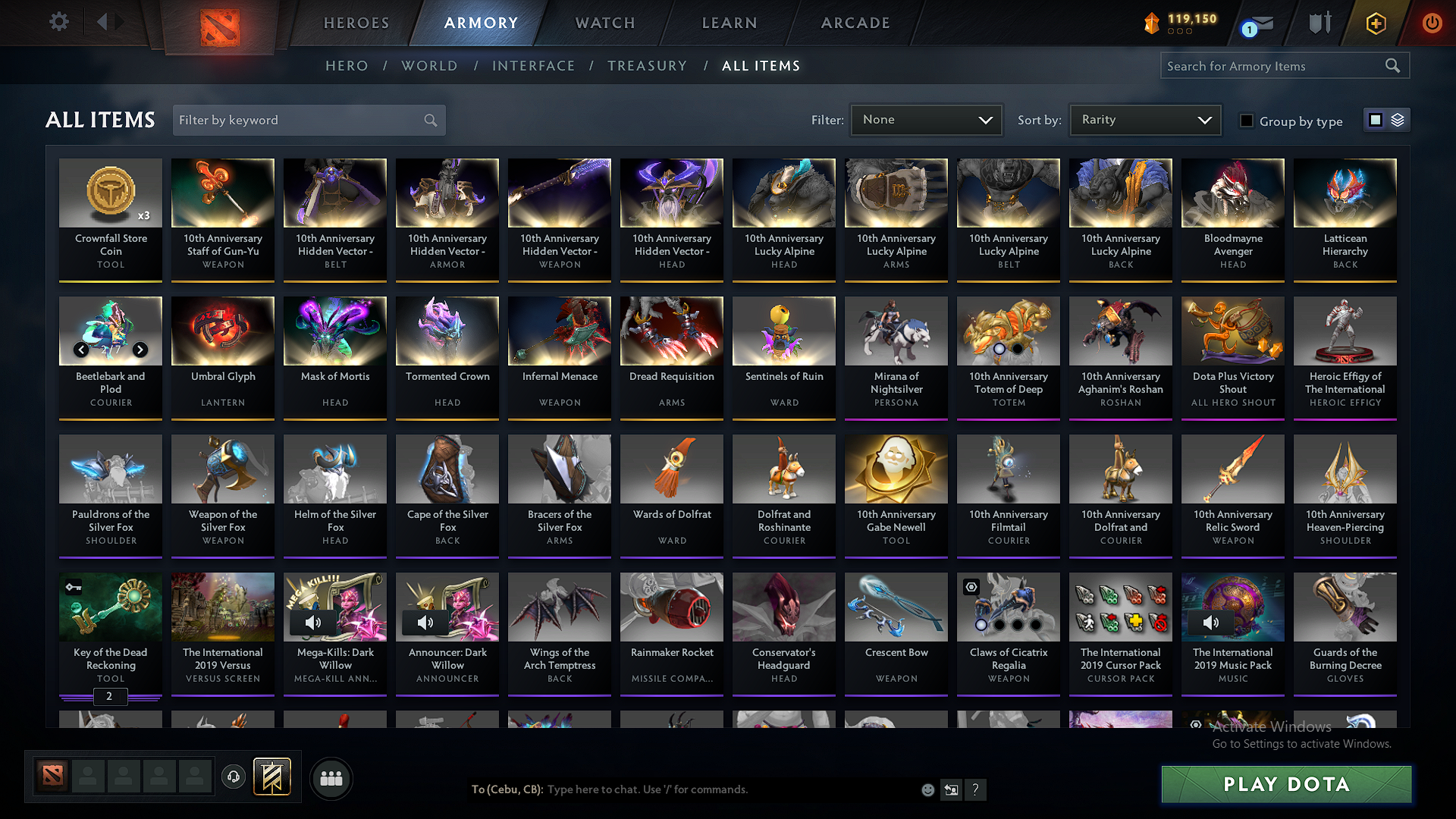Image resolution: width=1456 pixels, height=819 pixels.
Task: Open friends list with the group icon
Action: (331, 778)
